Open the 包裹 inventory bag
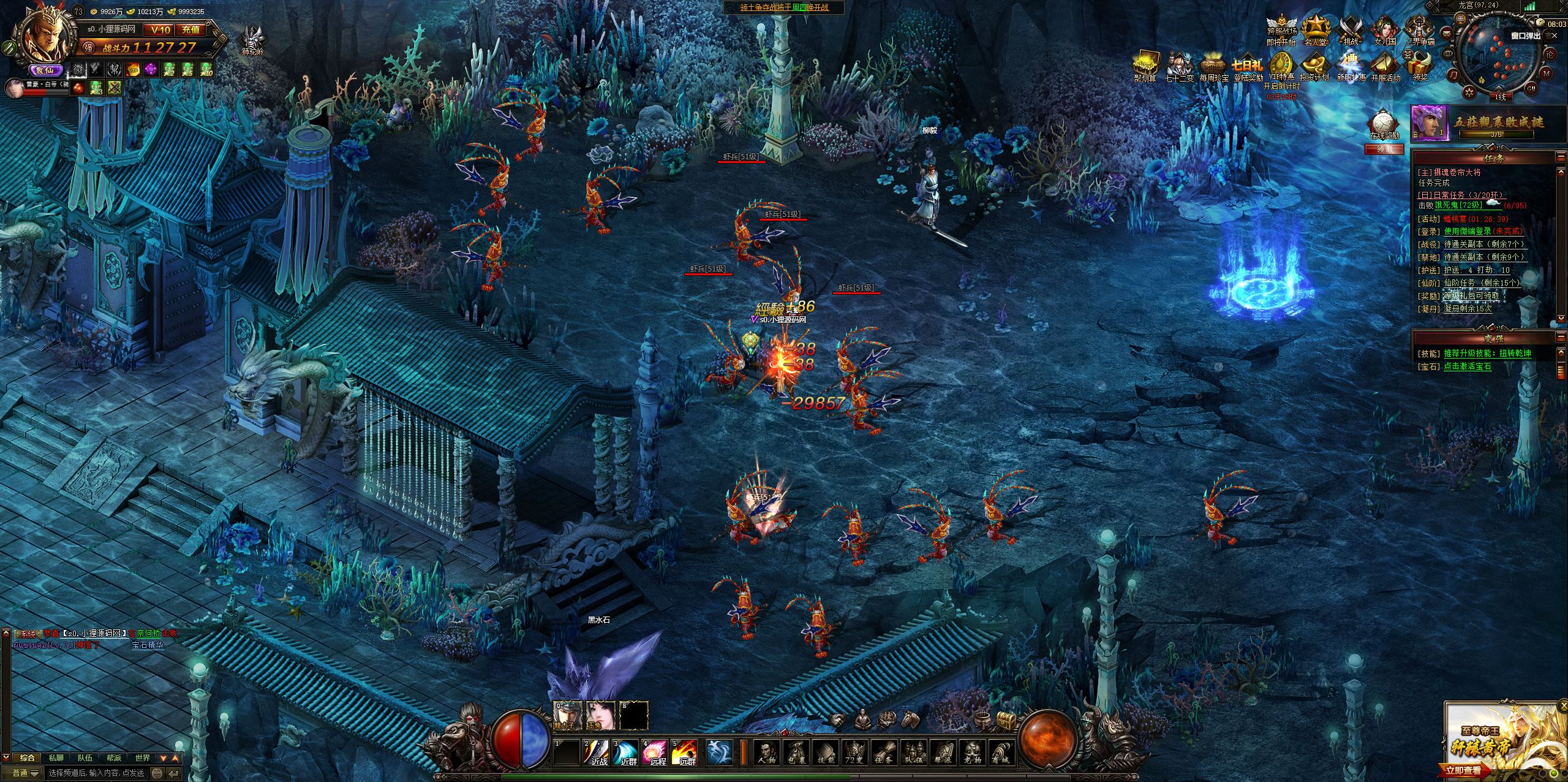The image size is (1568, 782). point(795,752)
